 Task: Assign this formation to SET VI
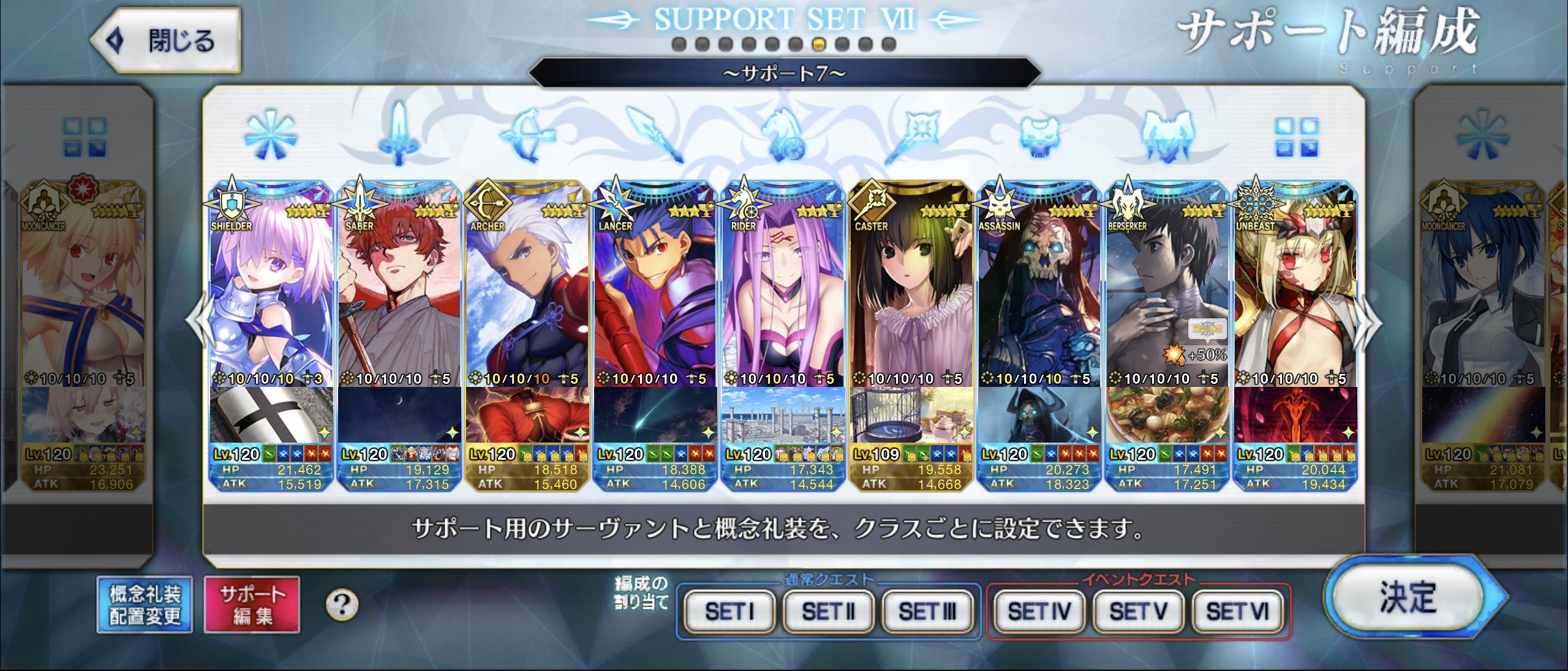pos(1237,611)
